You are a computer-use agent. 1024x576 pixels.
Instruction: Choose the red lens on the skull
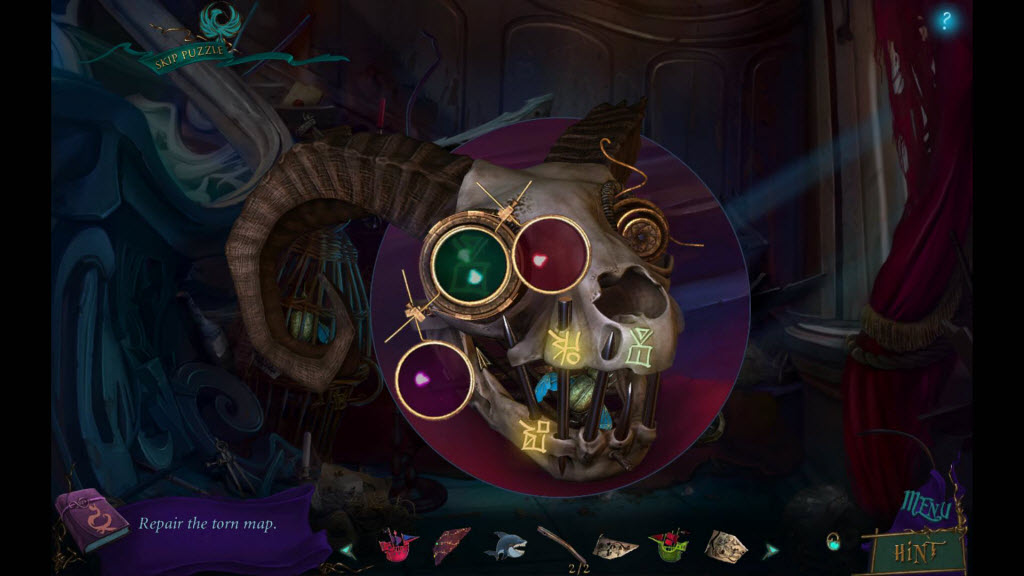(x=550, y=254)
